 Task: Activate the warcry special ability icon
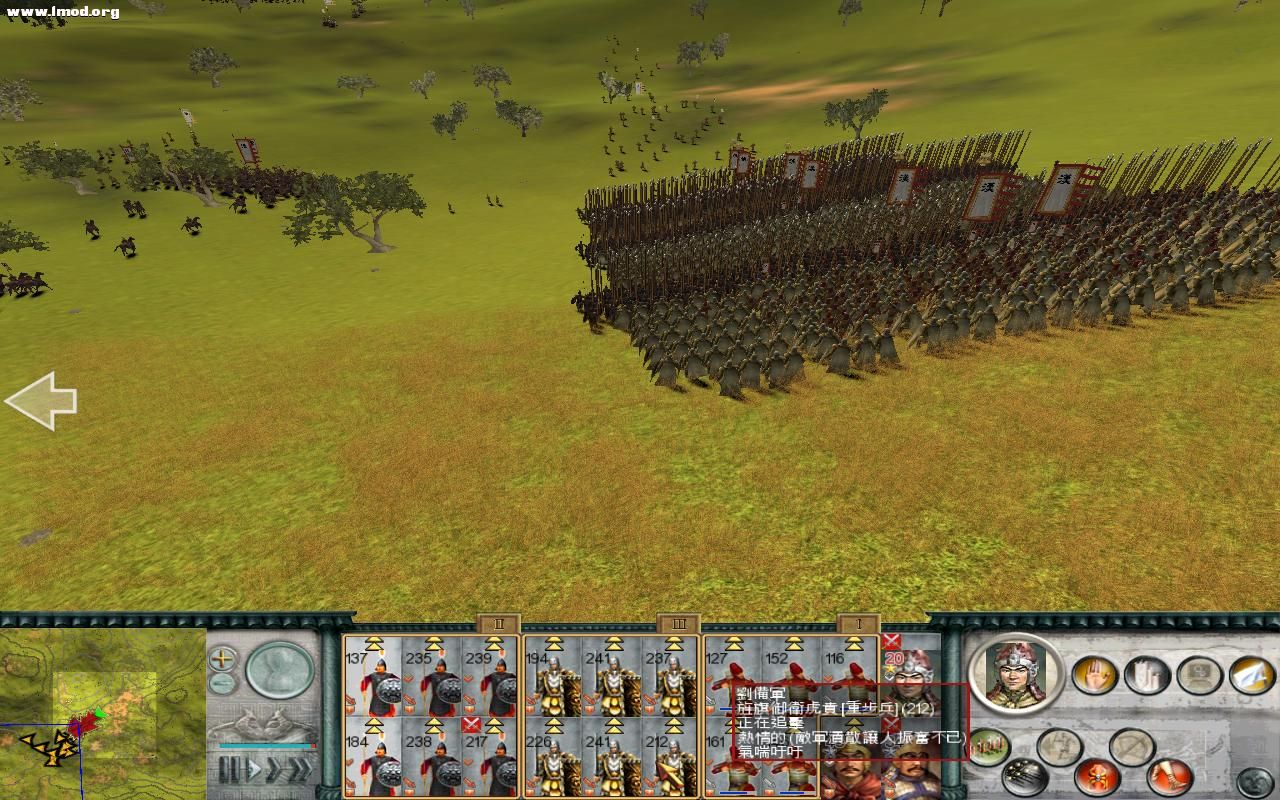(x=1097, y=778)
